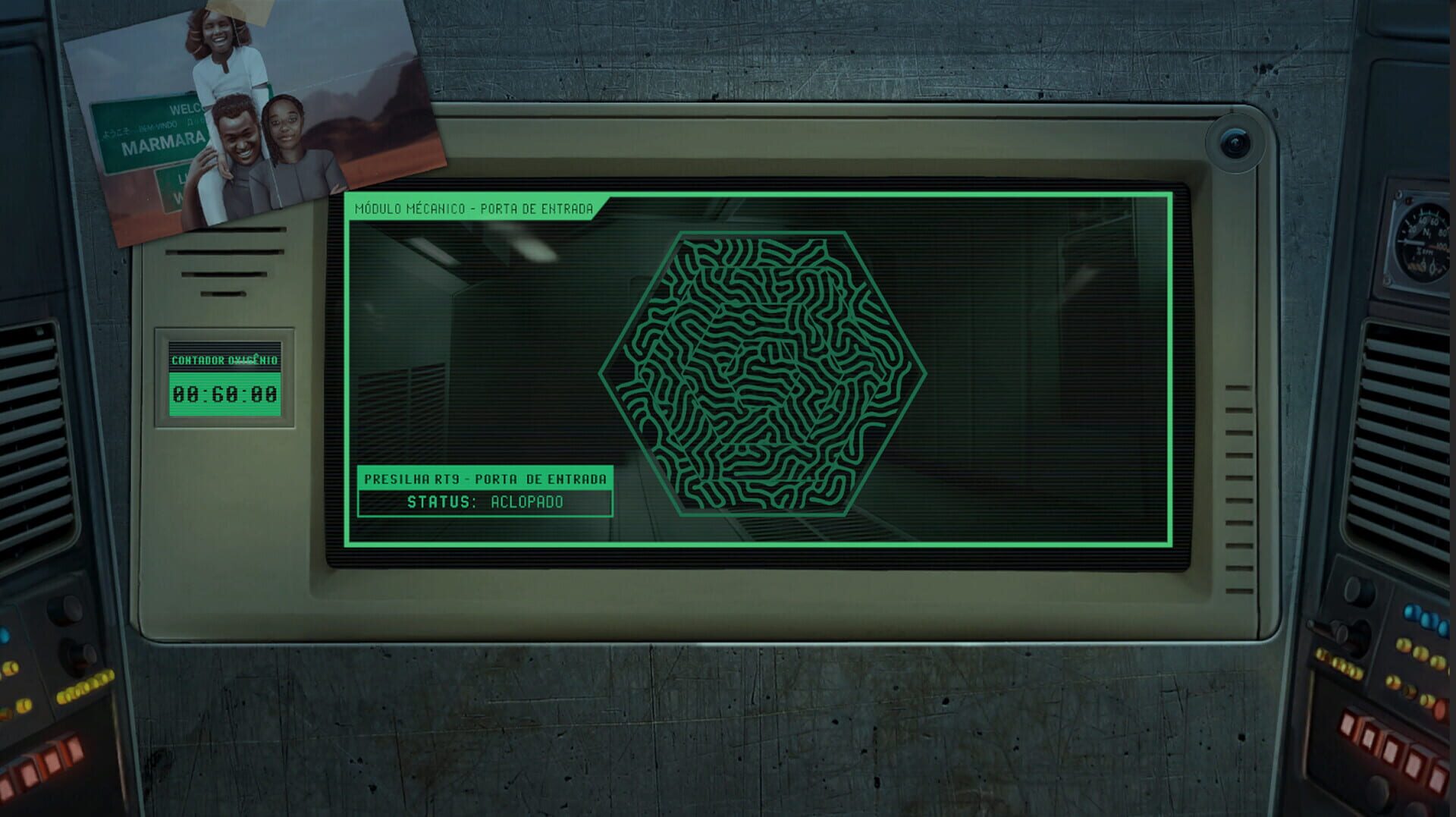
Task: Select the PRESILHA RT9 label panel
Action: 486,479
